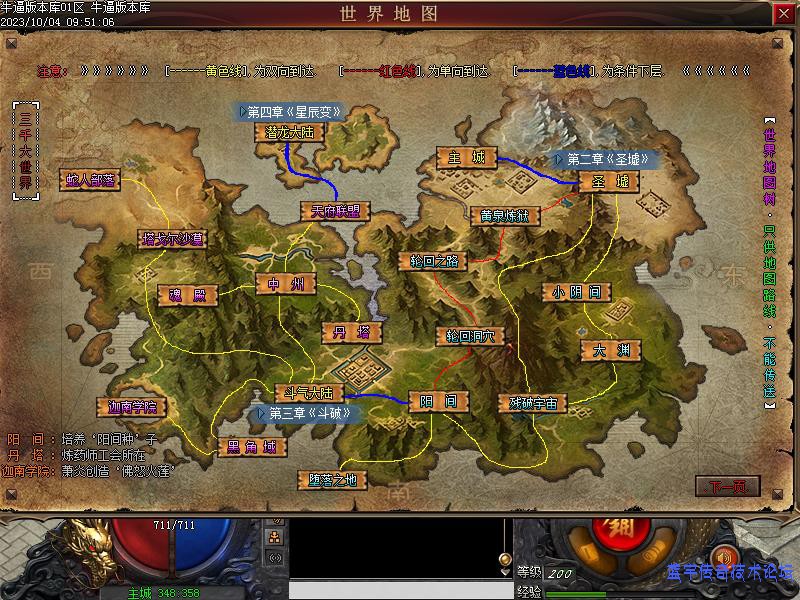Click the 潜龙大陆 map label
Screen dimensions: 800x600
coord(290,132)
